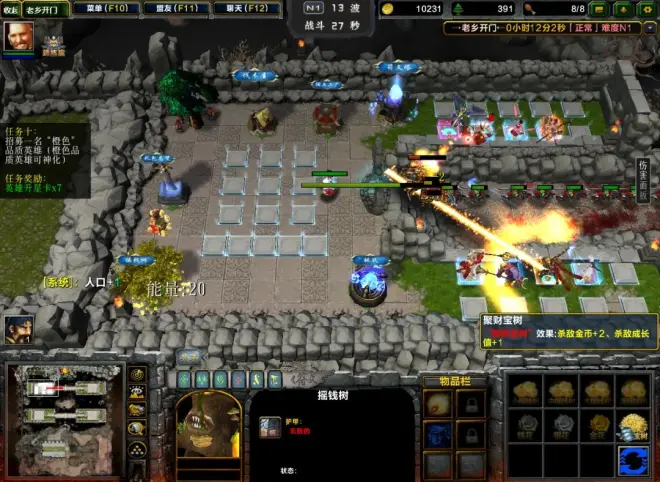Open the 老乡开门 title tab at top
660x482 pixels.
[x=47, y=9]
